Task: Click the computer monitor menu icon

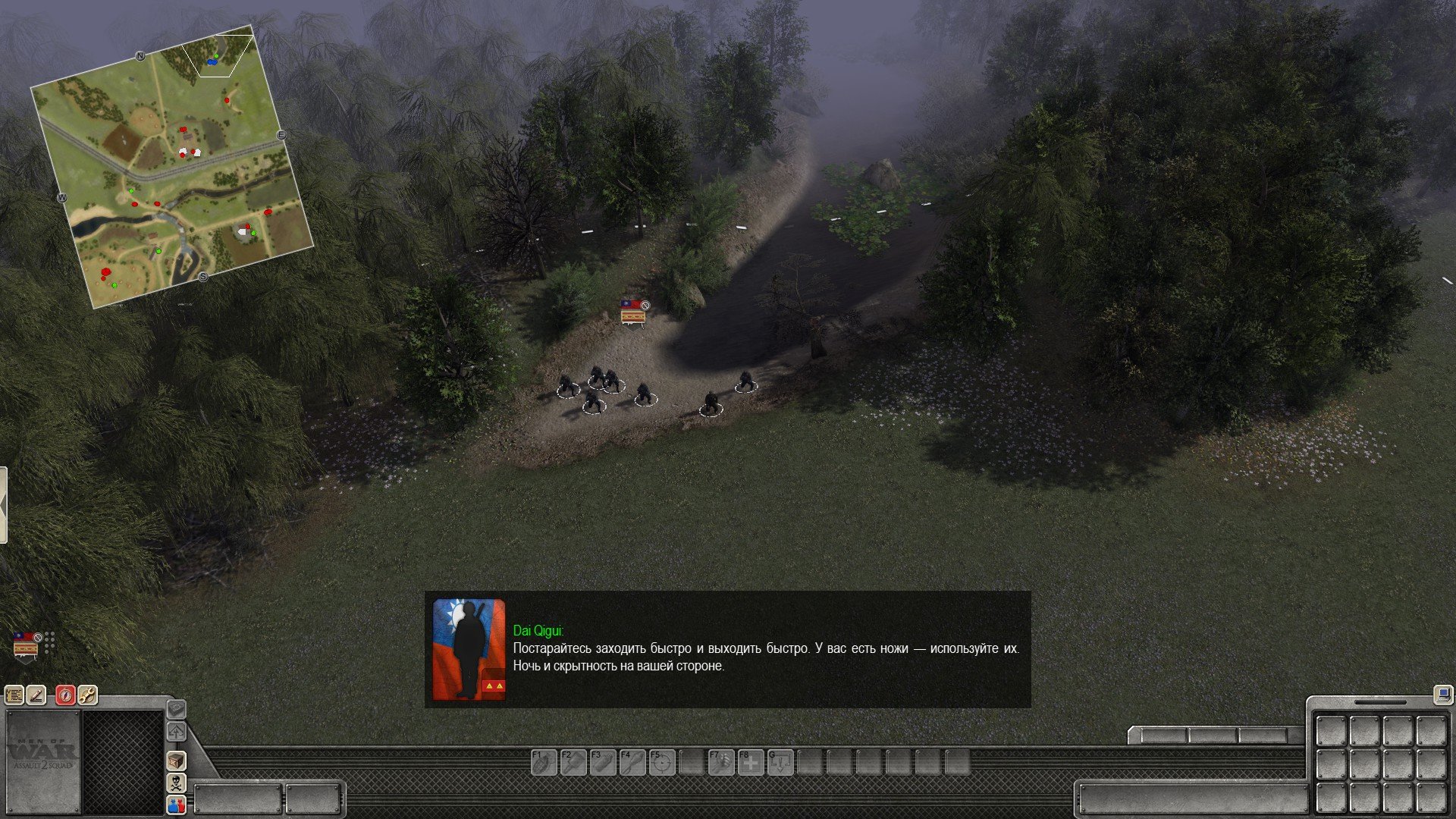Action: click(1442, 693)
